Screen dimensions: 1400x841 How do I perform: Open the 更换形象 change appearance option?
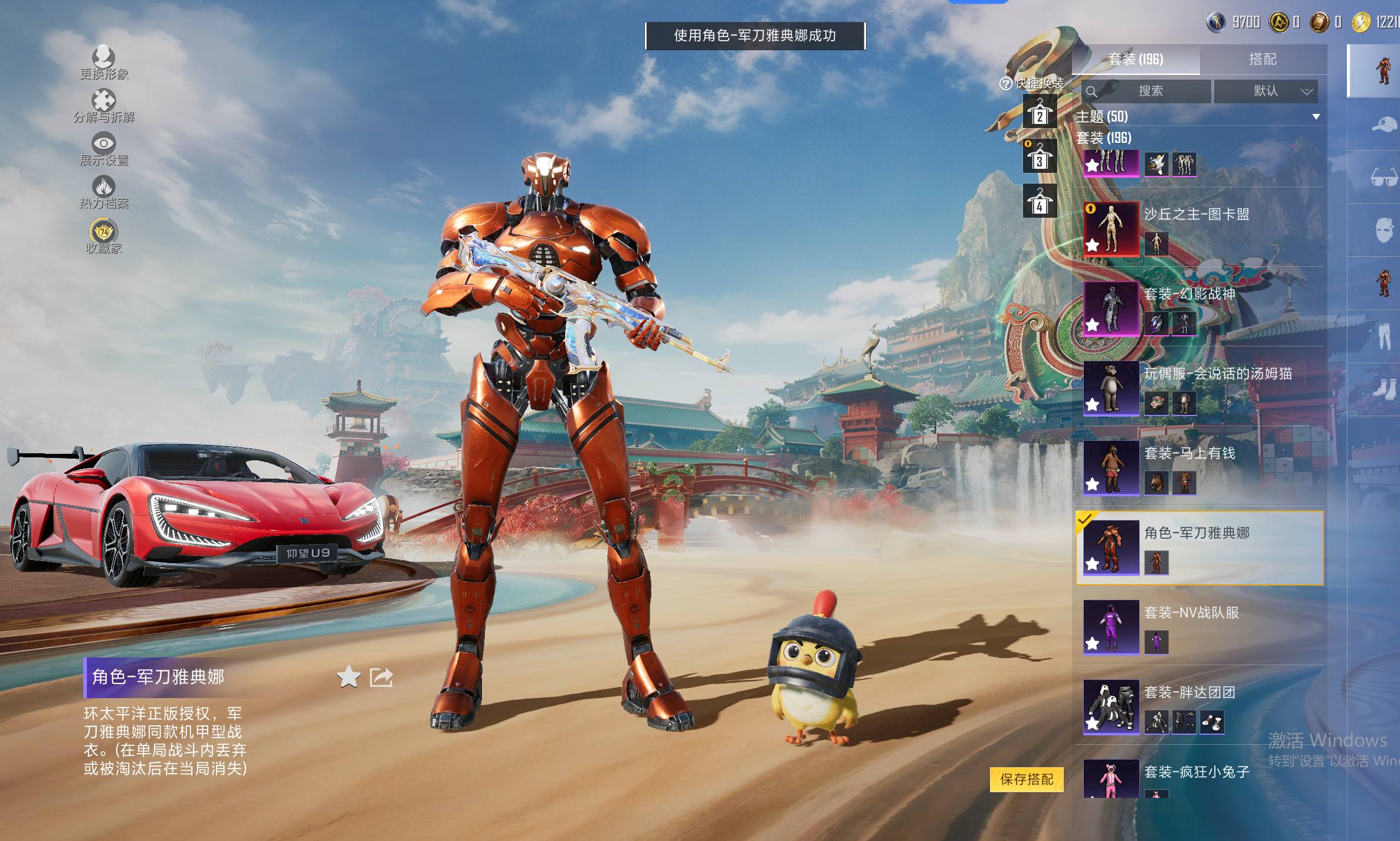tap(104, 61)
